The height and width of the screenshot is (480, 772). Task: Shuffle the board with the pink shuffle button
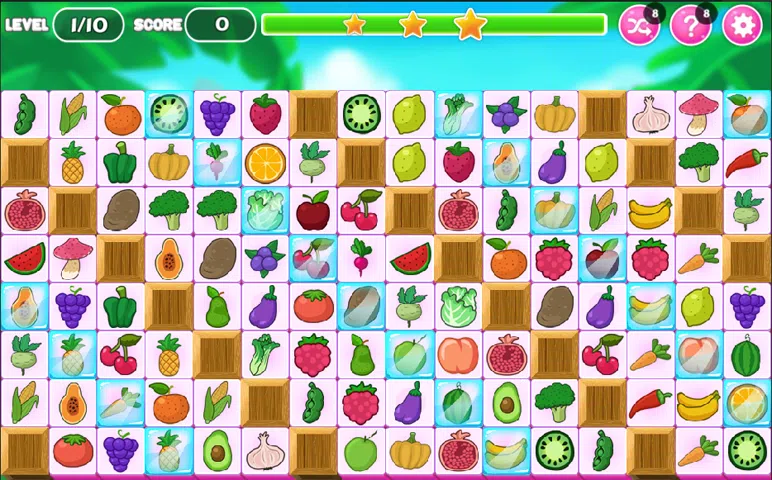pyautogui.click(x=639, y=26)
